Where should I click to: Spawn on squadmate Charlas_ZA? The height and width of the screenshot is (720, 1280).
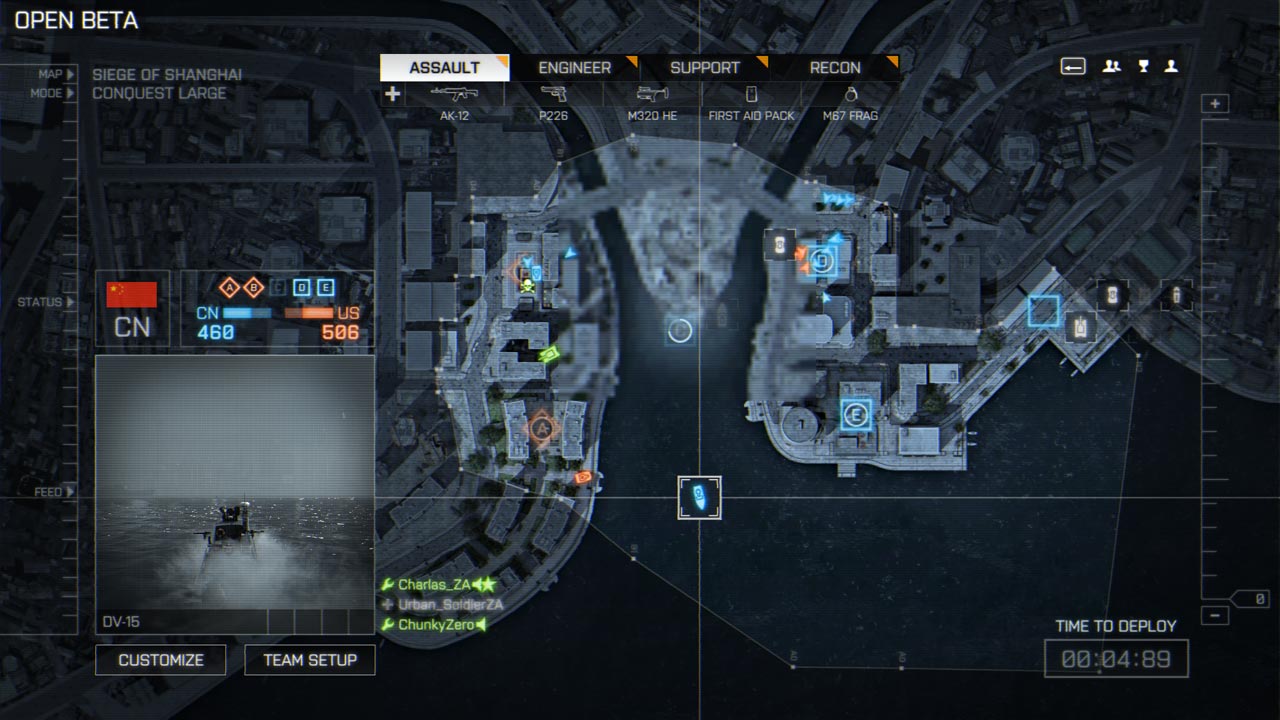(434, 585)
